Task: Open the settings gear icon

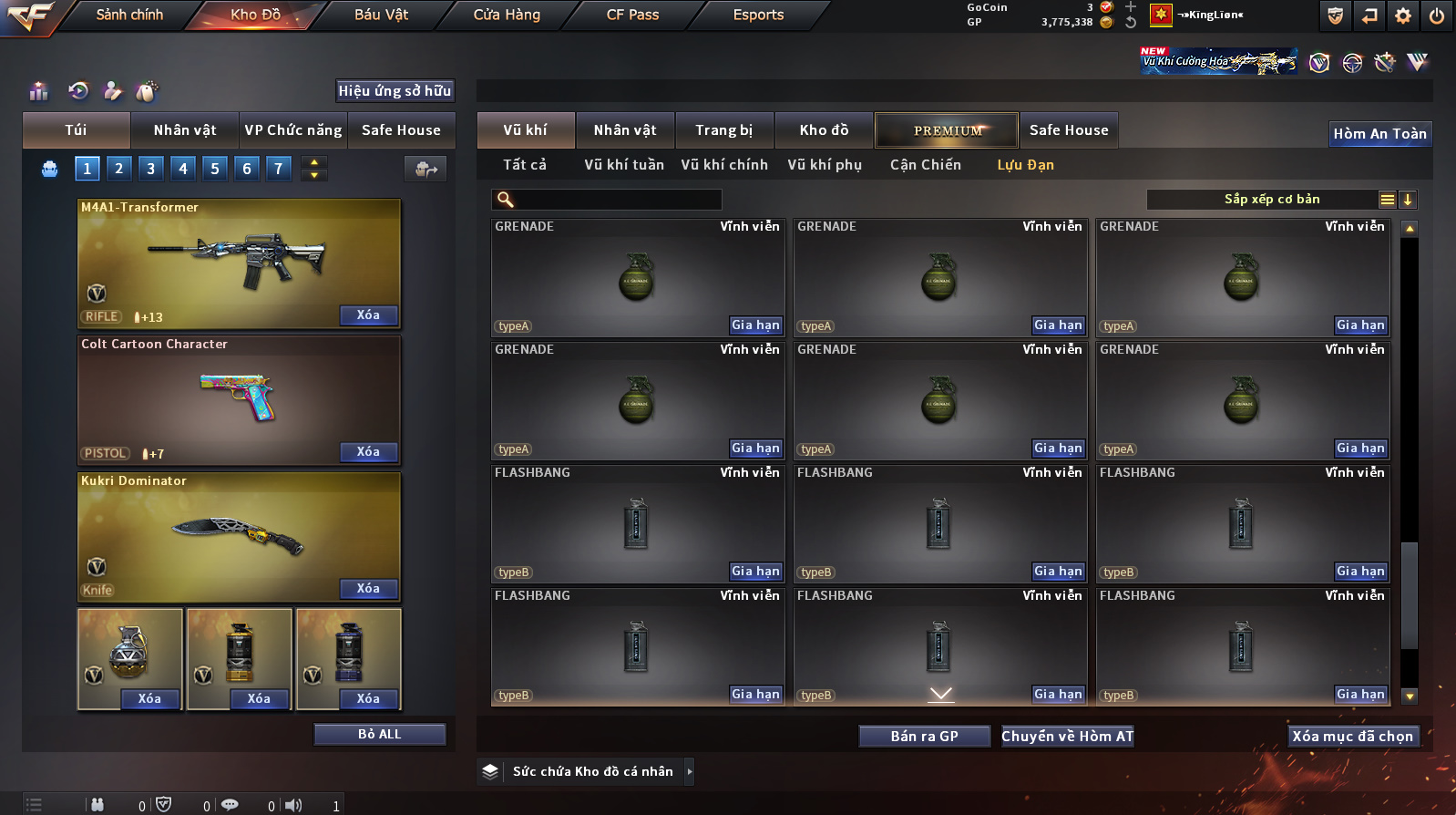Action: pos(1403,15)
